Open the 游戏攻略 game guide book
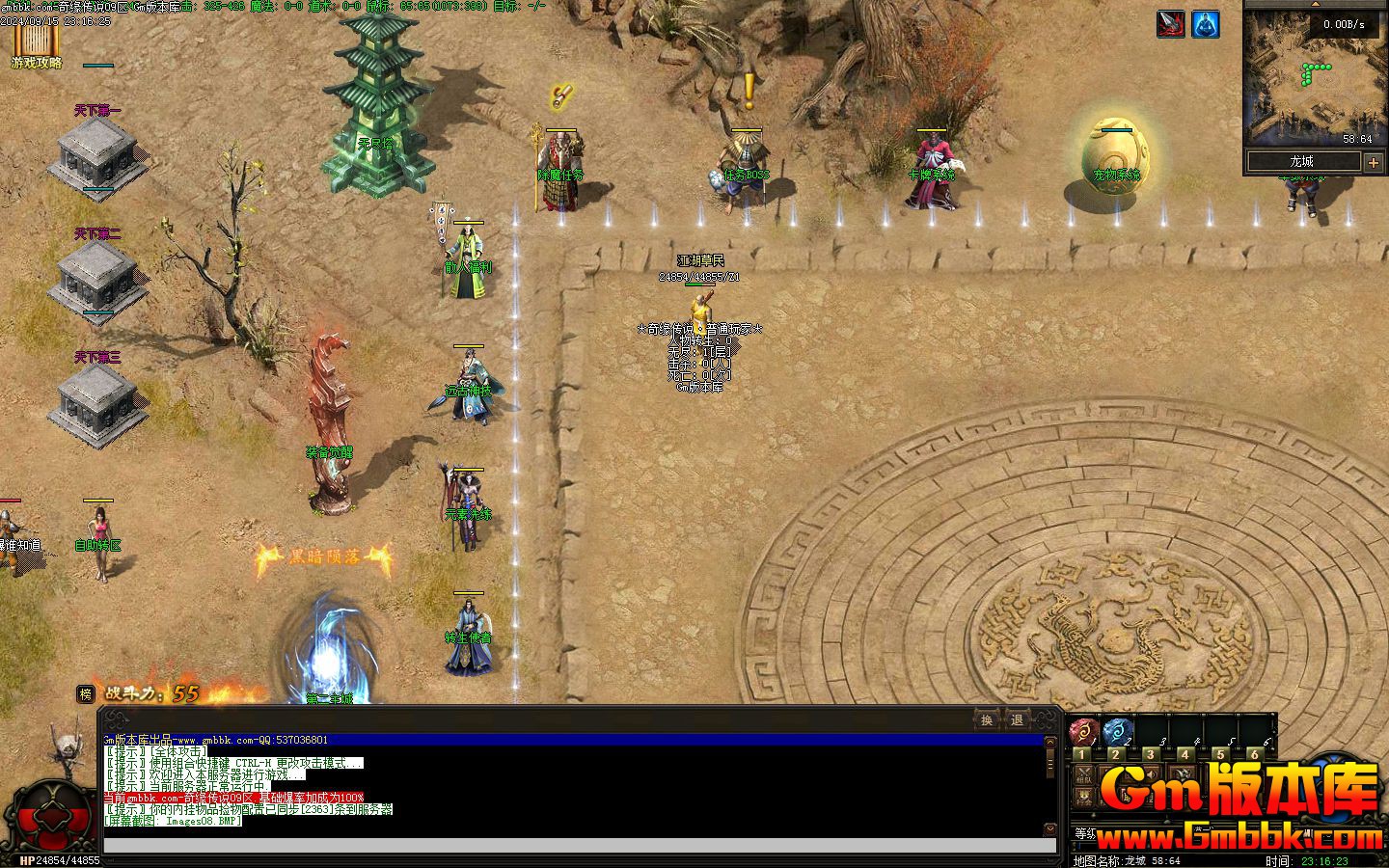This screenshot has height=868, width=1389. [x=36, y=43]
